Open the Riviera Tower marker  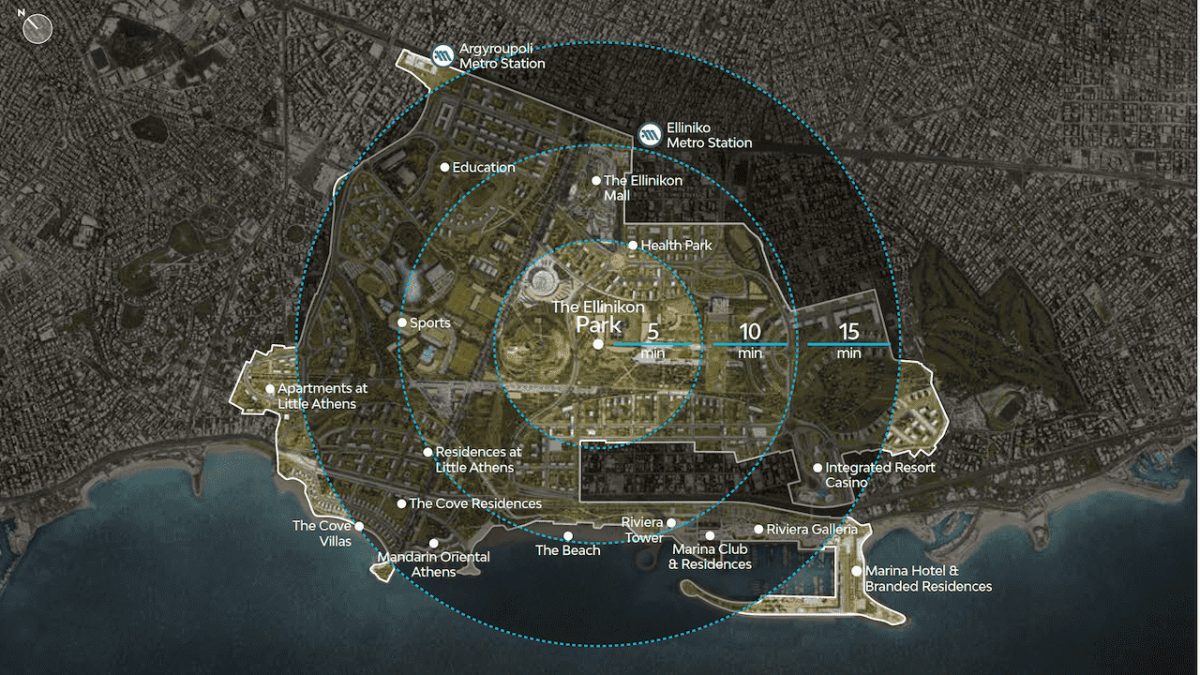point(672,523)
